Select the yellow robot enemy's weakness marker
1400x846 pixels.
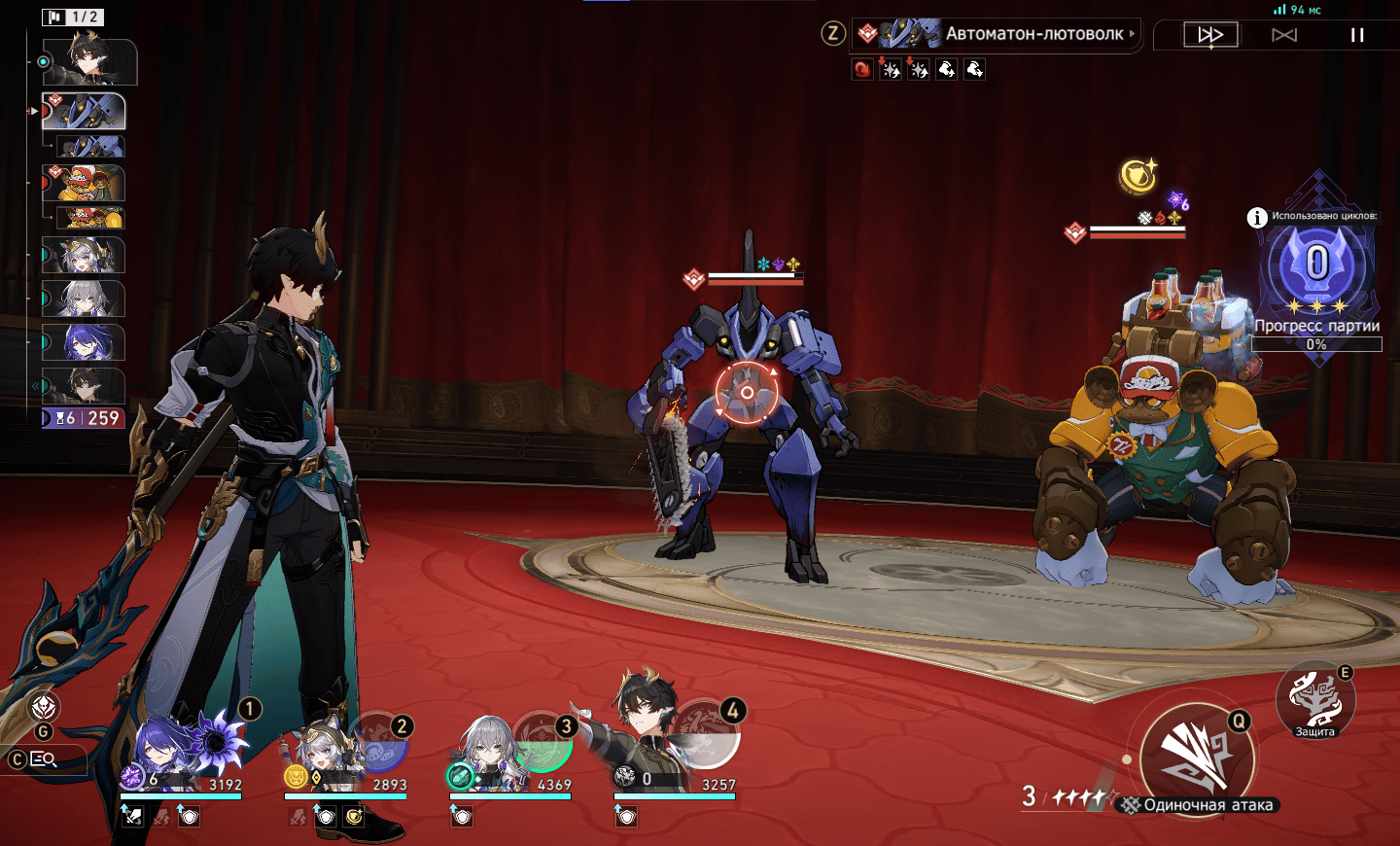(x=1074, y=232)
